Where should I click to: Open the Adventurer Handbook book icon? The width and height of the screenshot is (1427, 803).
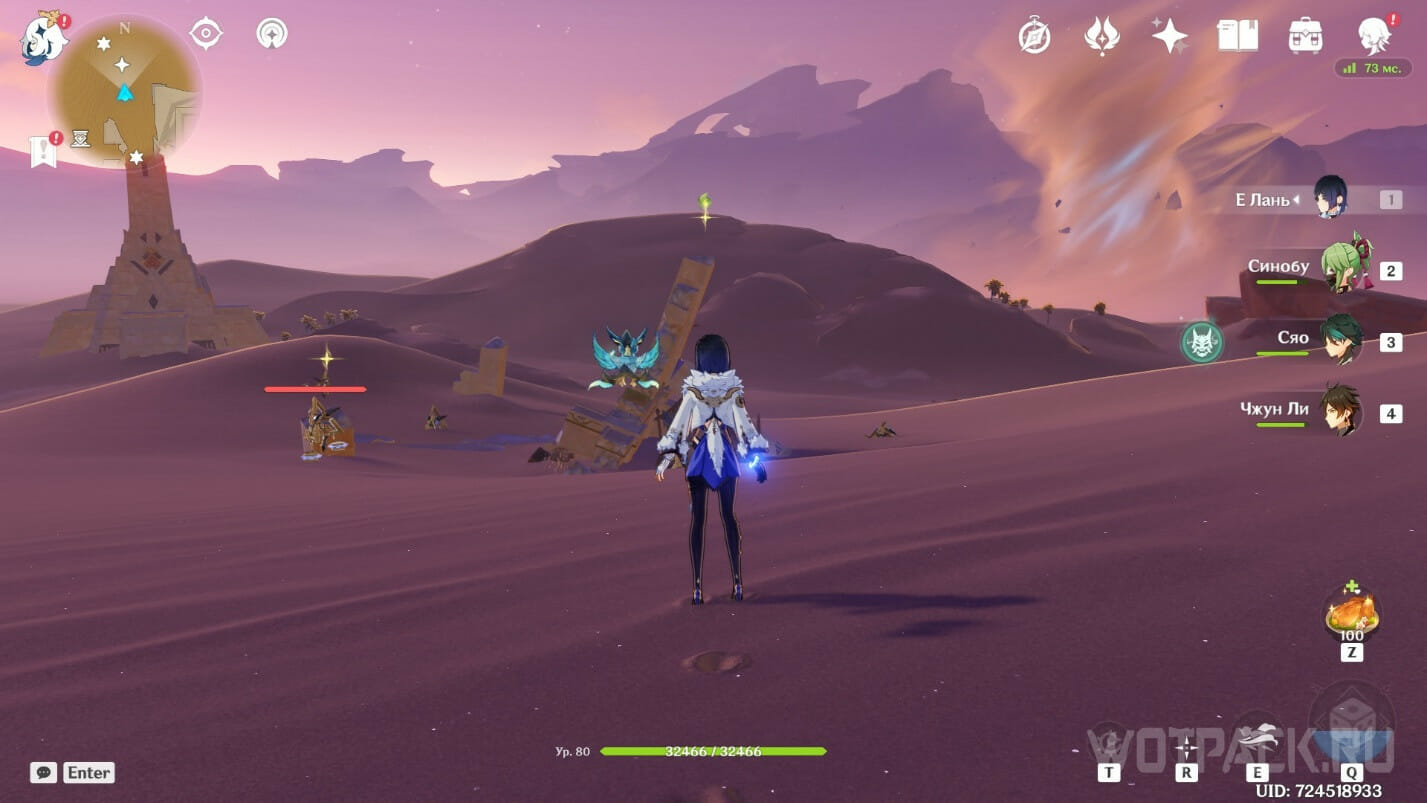1237,36
